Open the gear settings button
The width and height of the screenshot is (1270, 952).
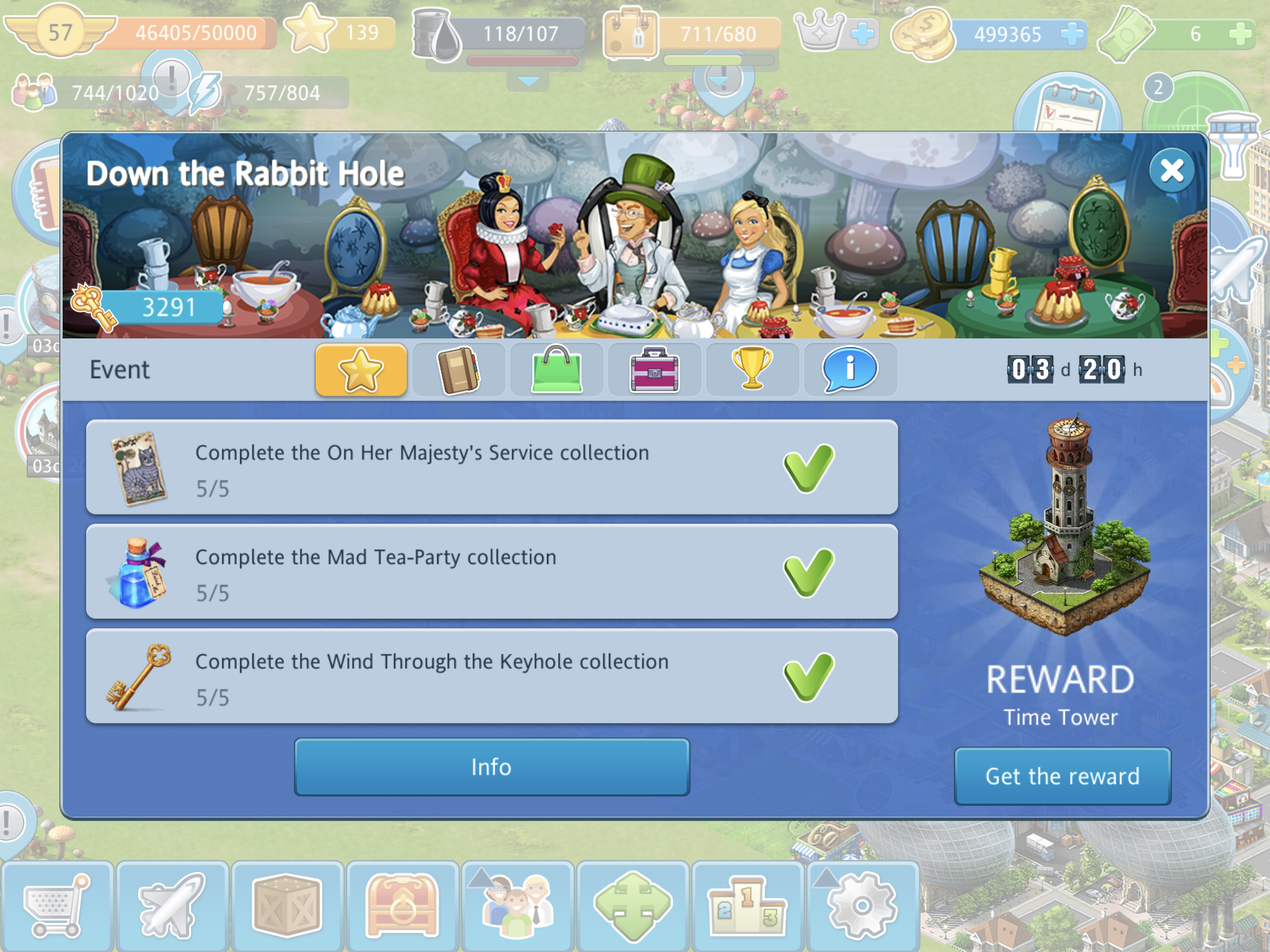tap(862, 906)
